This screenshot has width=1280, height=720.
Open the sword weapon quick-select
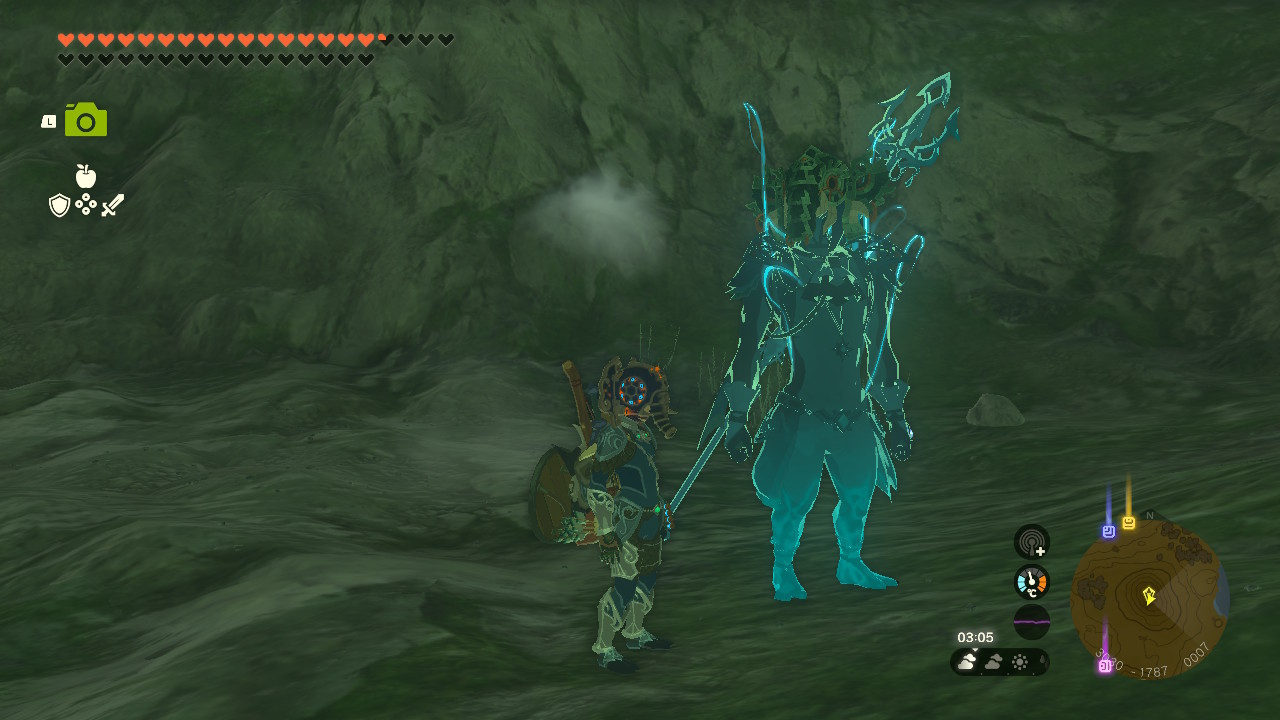point(112,205)
